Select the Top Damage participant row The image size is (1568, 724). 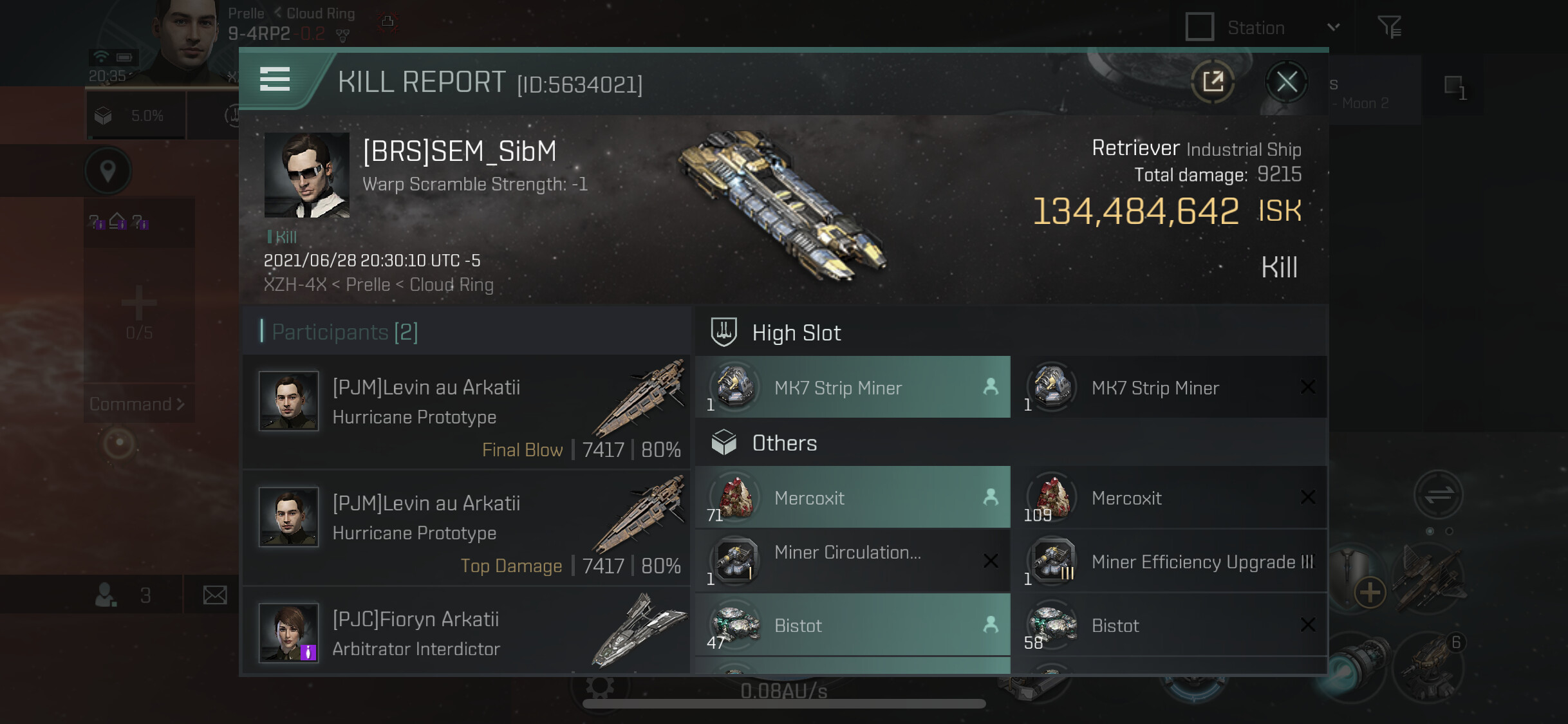pos(466,528)
